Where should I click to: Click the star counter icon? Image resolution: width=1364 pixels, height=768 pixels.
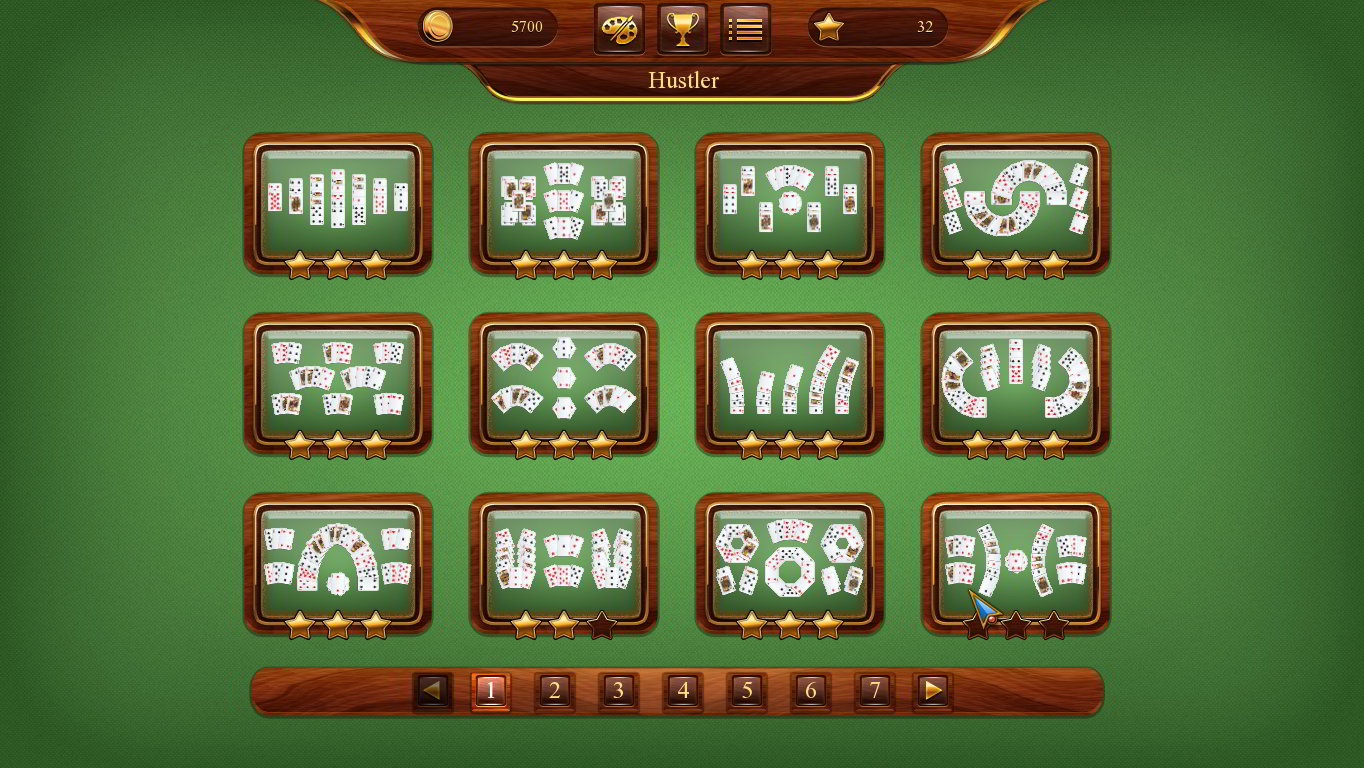(x=828, y=27)
